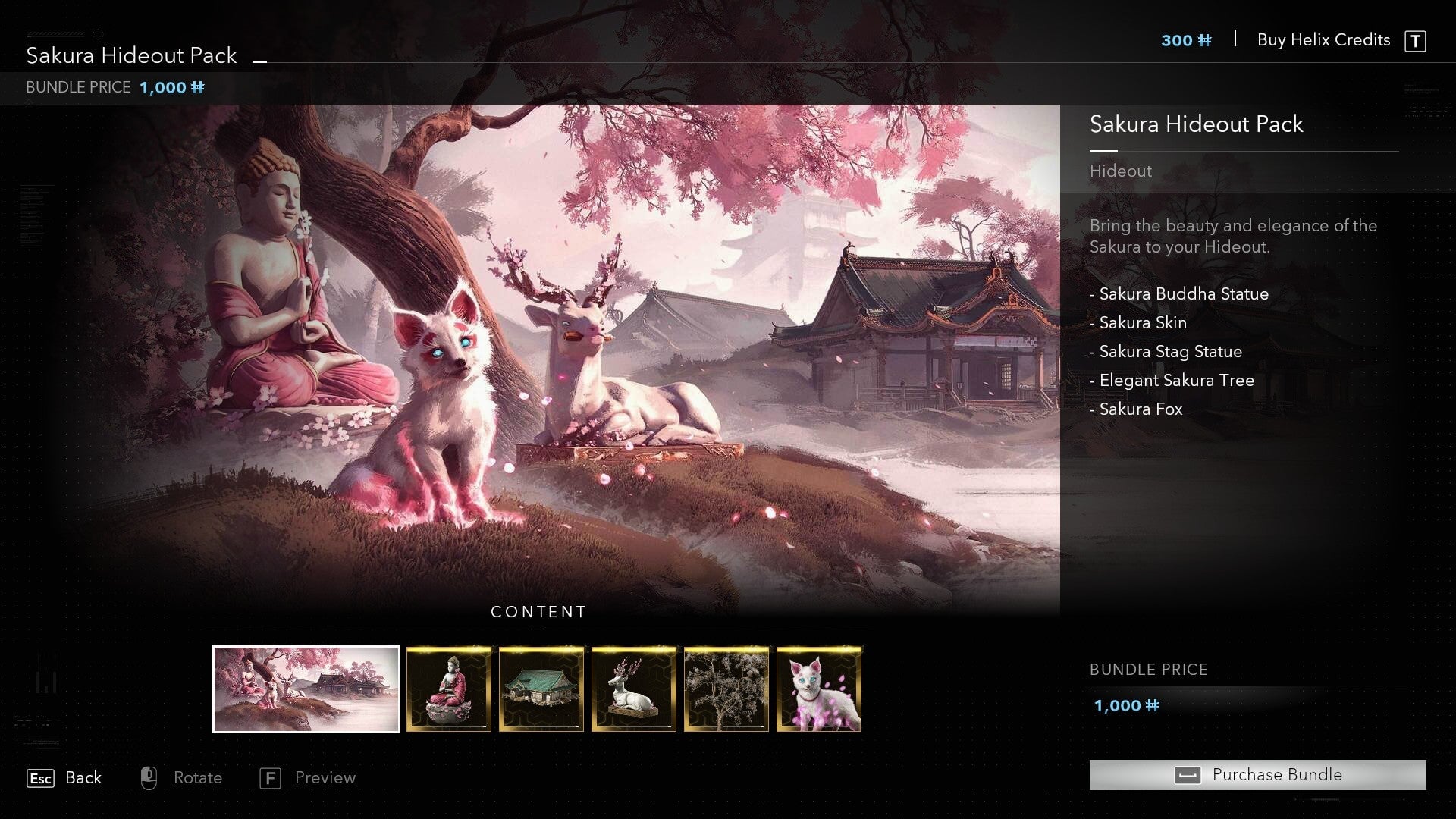Open Buy Helix Credits

pos(1324,40)
